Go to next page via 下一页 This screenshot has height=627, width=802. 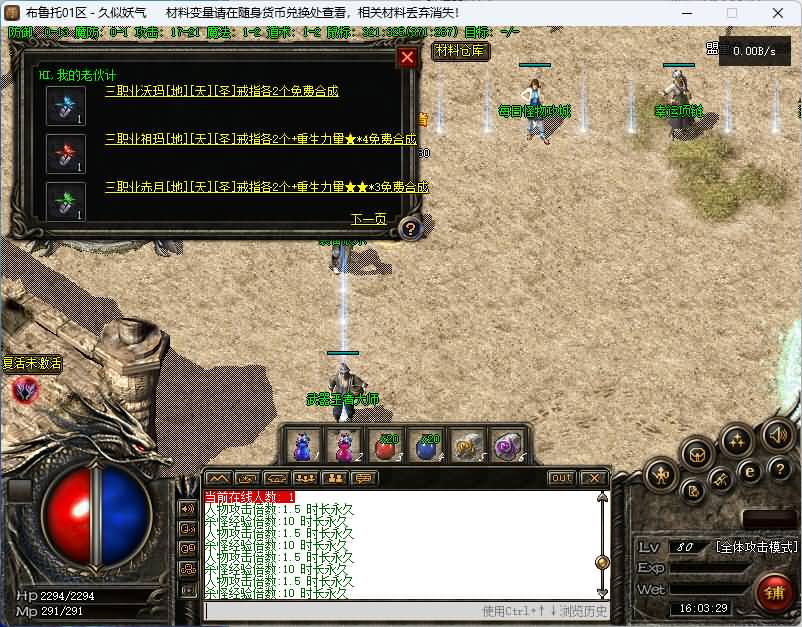[367, 219]
